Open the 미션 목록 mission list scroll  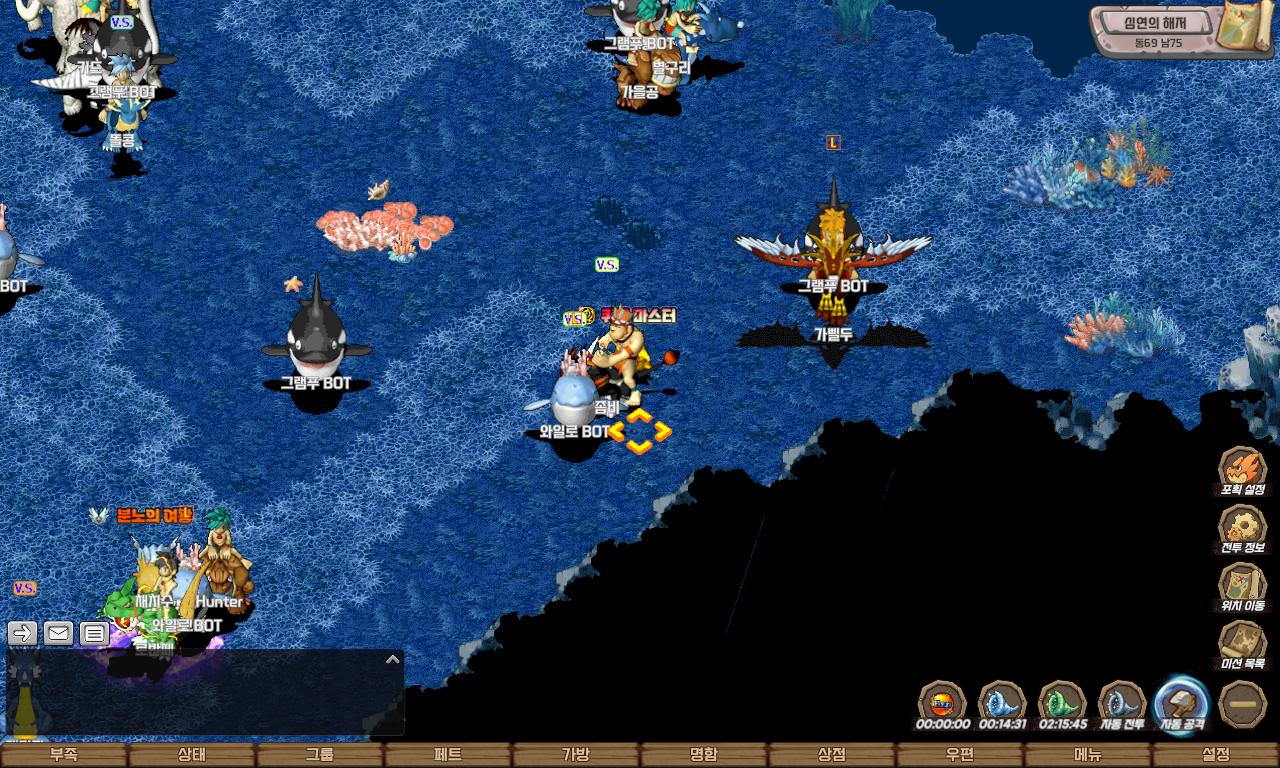tap(1243, 642)
